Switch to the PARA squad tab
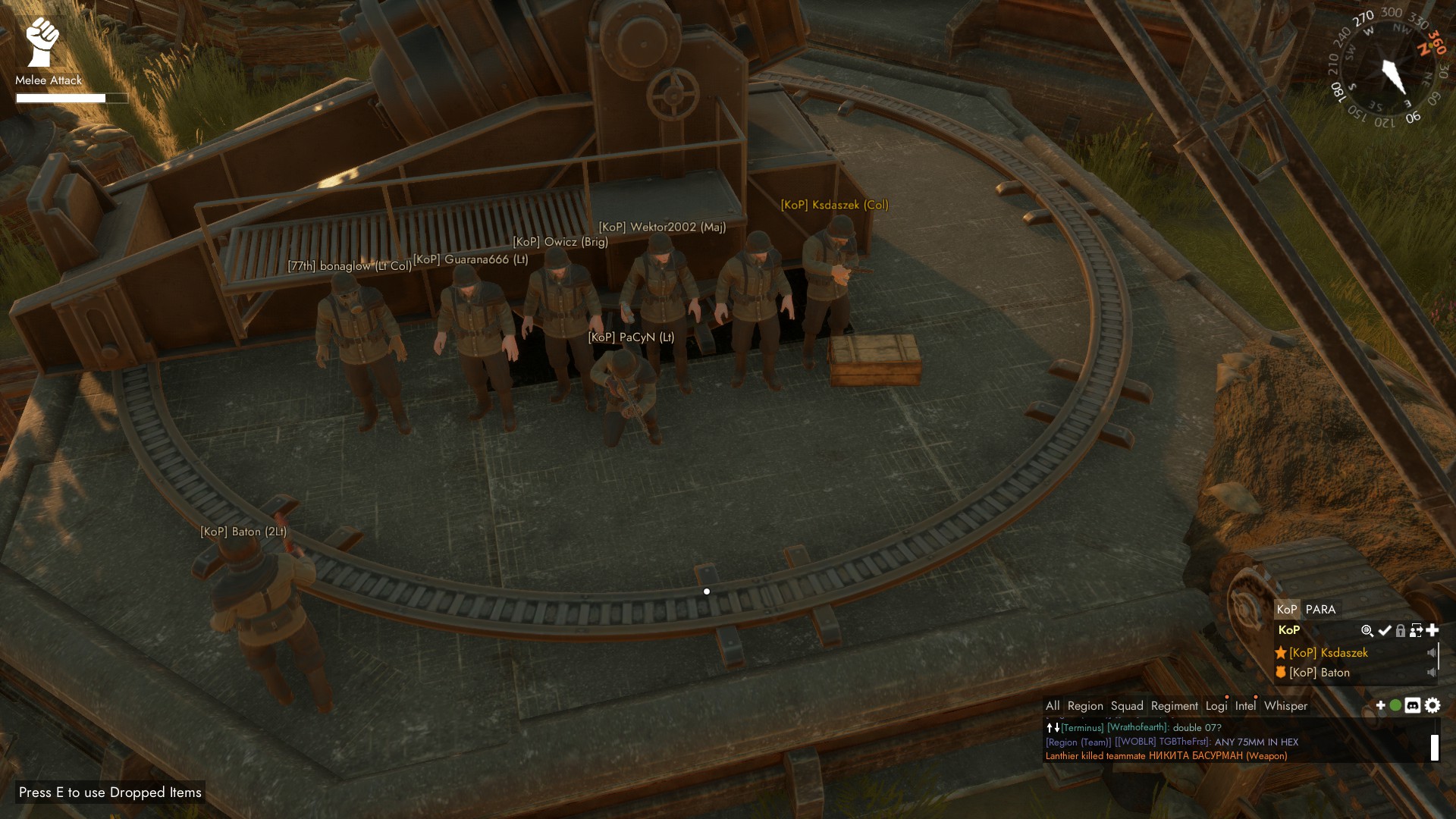 pos(1319,609)
